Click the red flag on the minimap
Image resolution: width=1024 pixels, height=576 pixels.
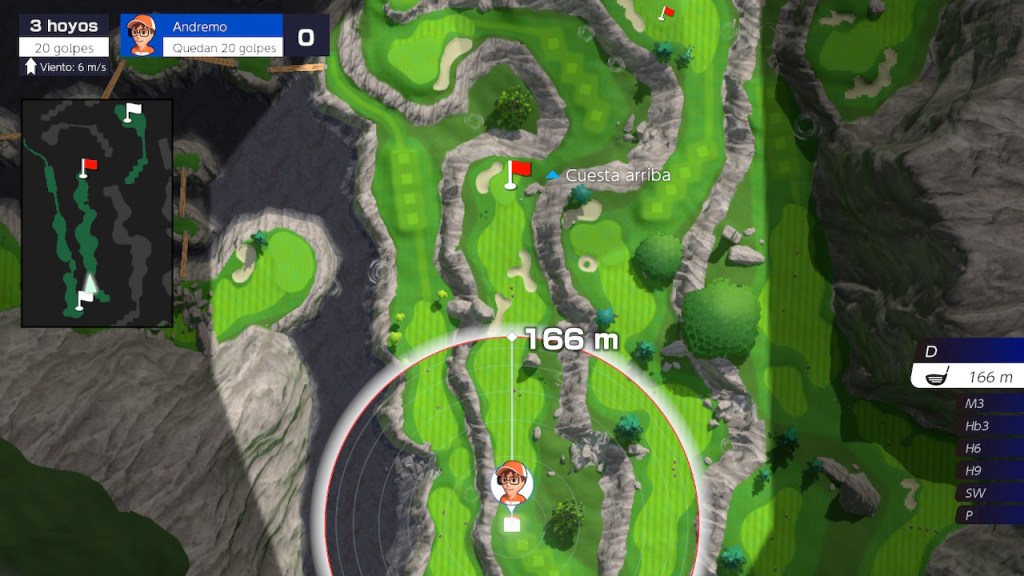click(88, 165)
